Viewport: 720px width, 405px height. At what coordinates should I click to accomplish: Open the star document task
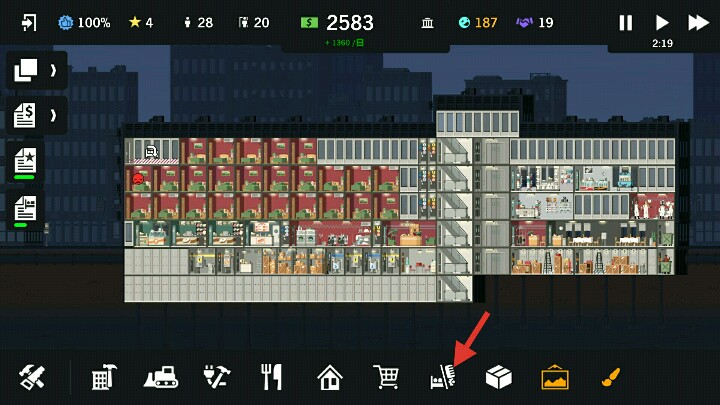point(26,160)
